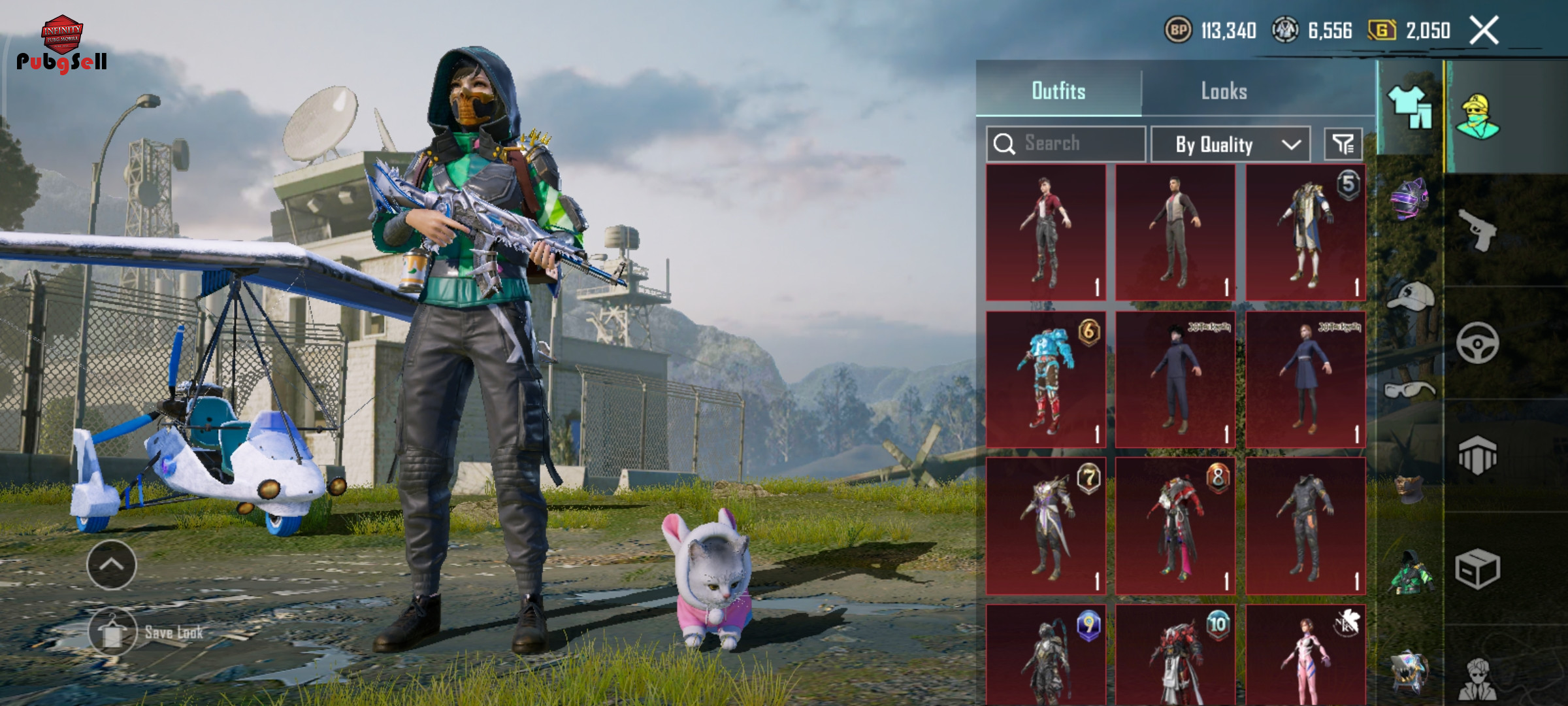The image size is (1568, 706).
Task: Select the Outfits tab
Action: click(1058, 91)
